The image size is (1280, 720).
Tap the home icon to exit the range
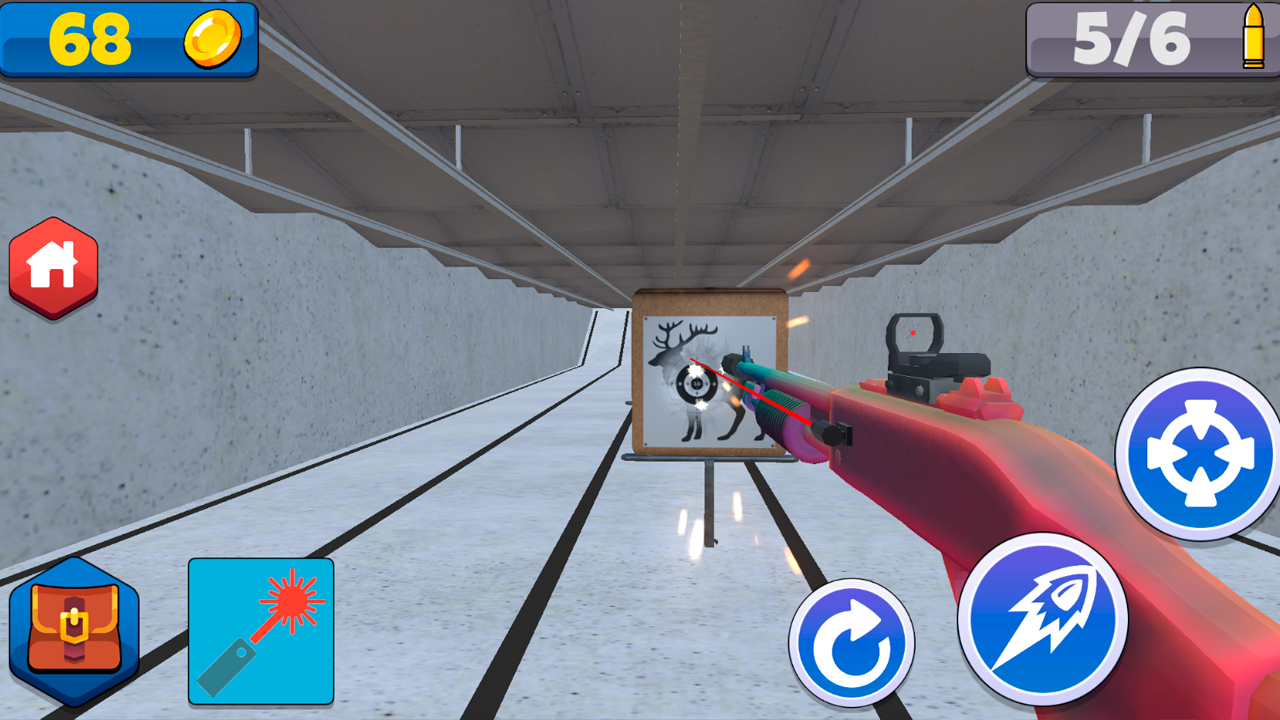tap(53, 265)
